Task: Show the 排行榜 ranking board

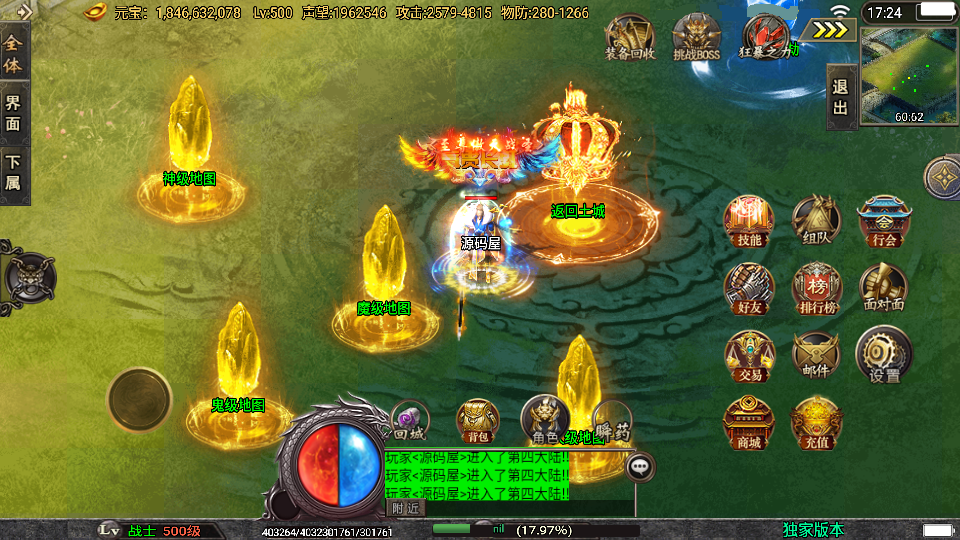Action: tap(817, 288)
